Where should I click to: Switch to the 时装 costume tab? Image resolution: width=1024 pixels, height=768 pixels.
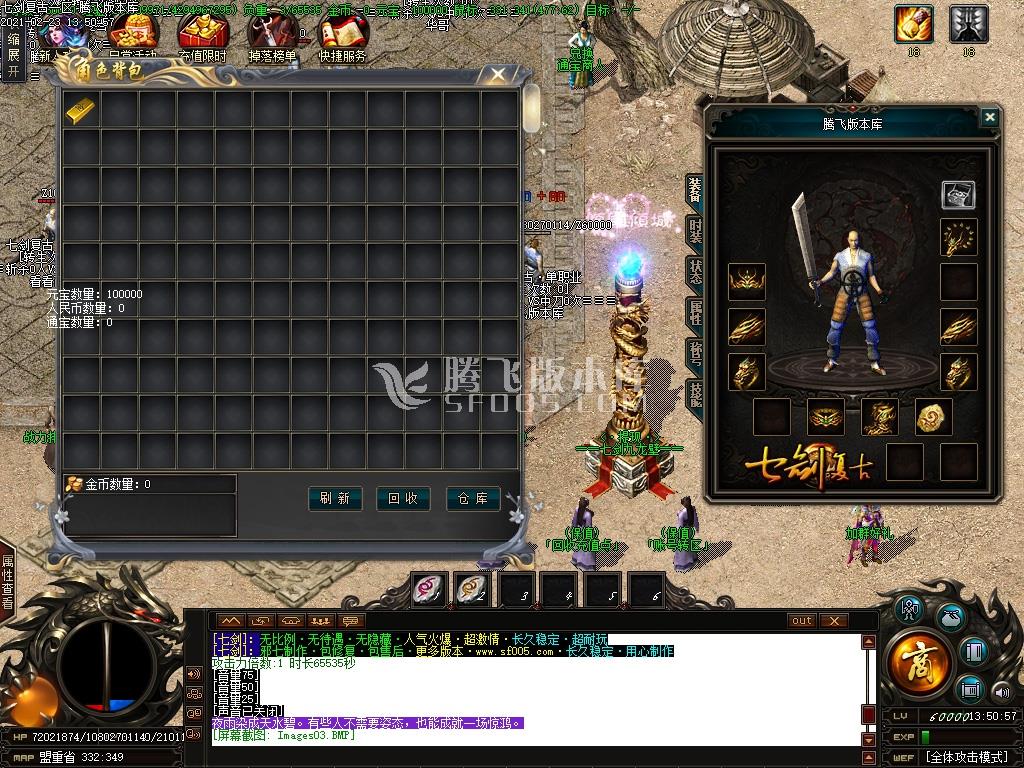[x=695, y=231]
